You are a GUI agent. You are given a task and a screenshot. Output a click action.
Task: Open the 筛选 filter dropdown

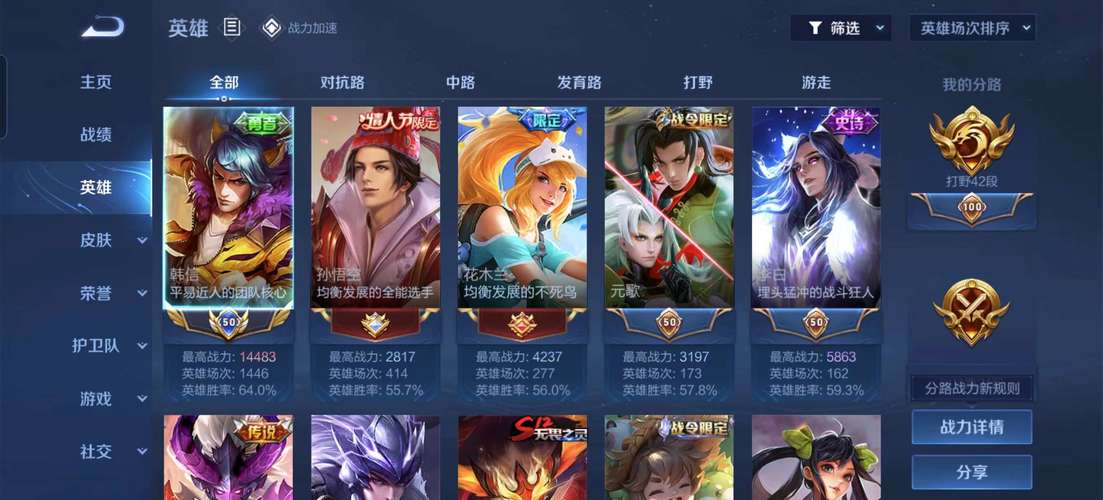point(841,28)
